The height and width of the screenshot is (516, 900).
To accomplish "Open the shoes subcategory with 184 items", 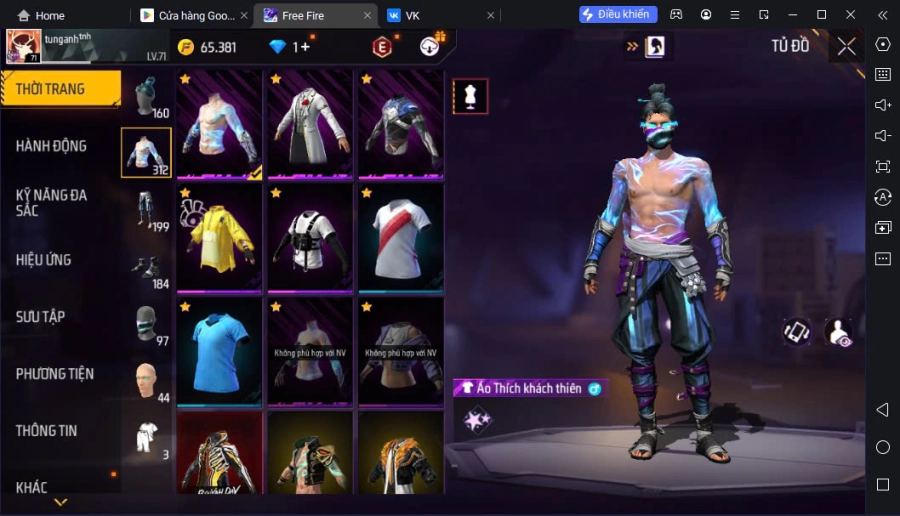I will 146,268.
